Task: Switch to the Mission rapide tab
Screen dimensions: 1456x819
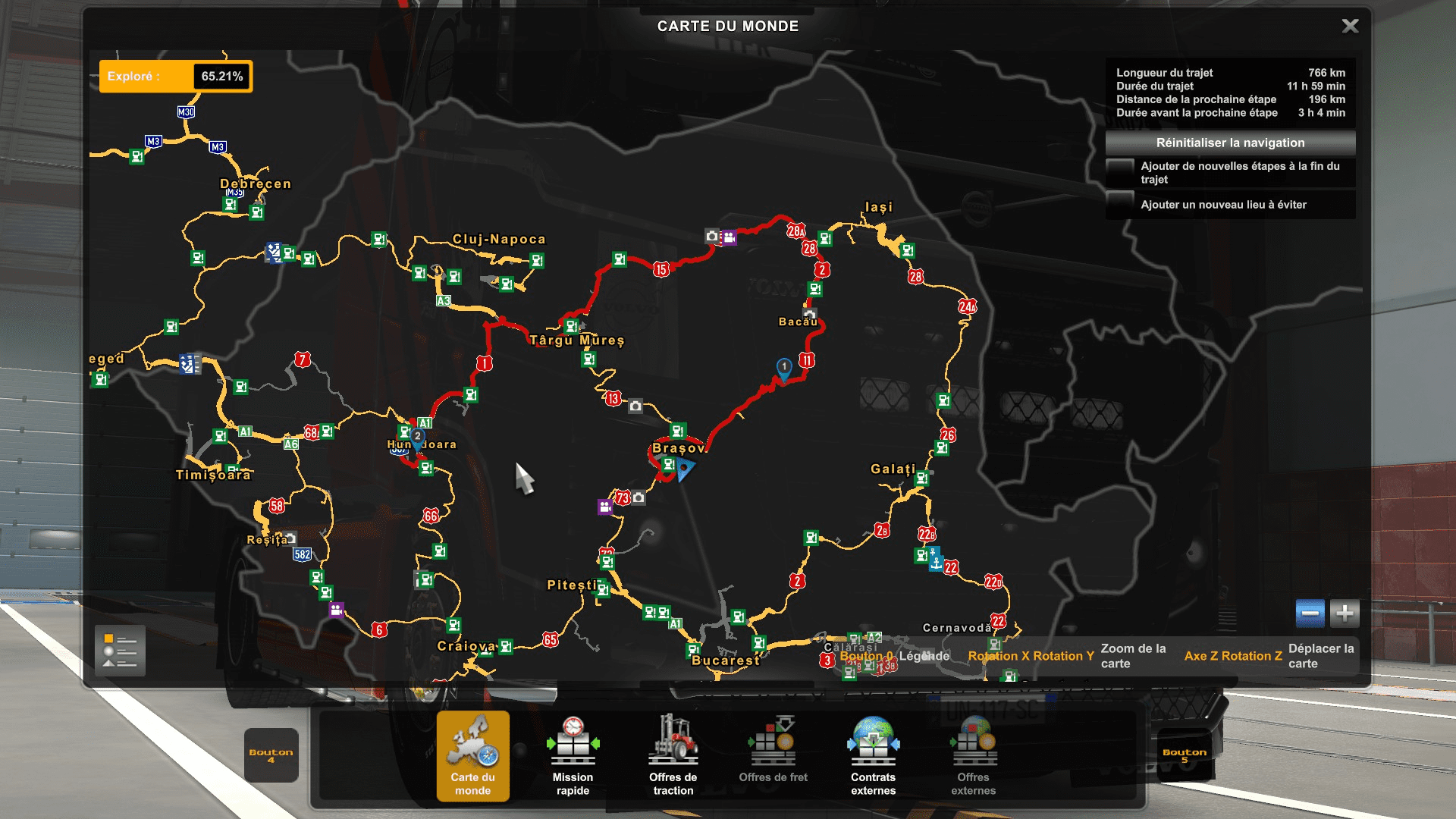Action: point(573,756)
